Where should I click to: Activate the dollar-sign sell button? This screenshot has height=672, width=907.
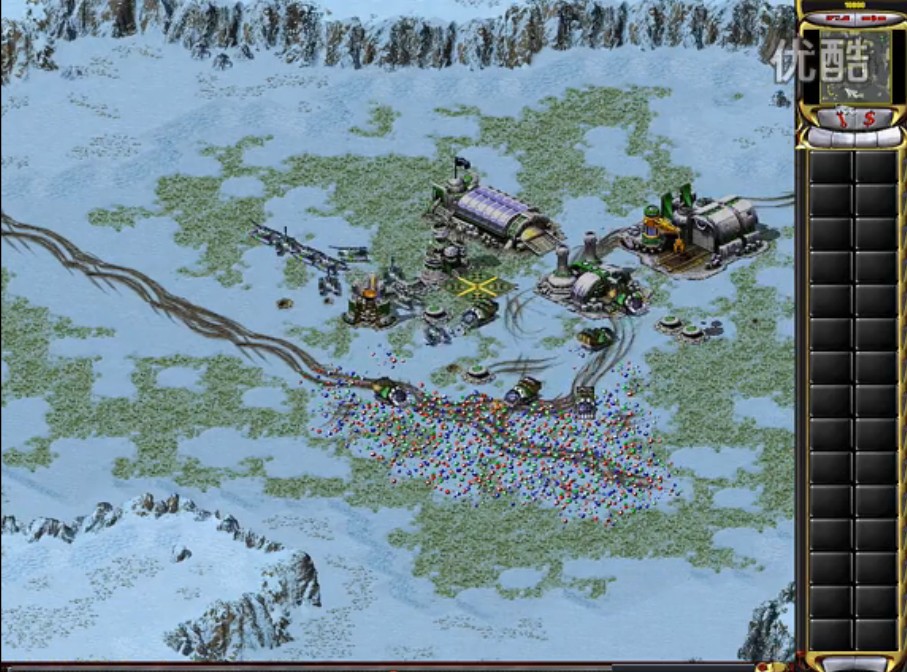tap(869, 118)
